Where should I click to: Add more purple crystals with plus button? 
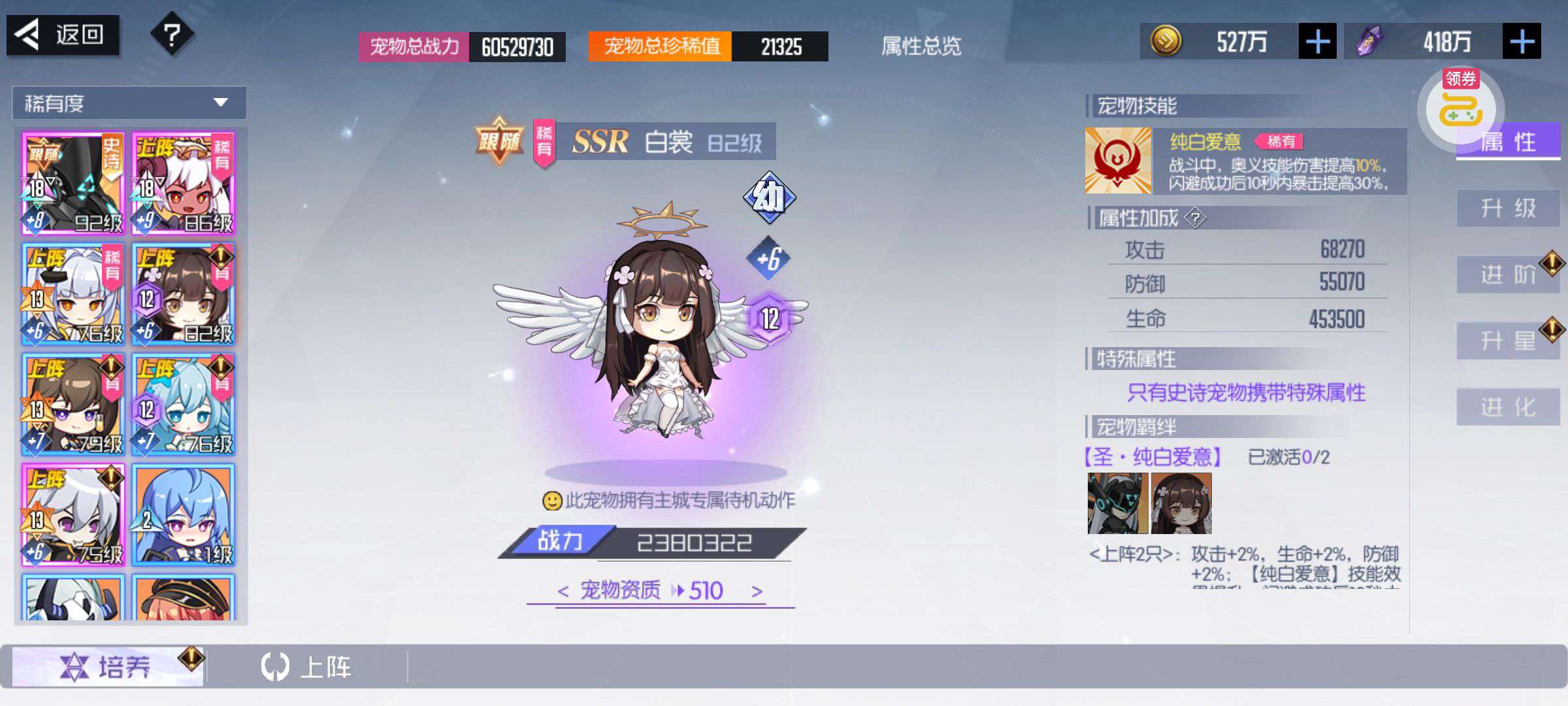coord(1521,42)
